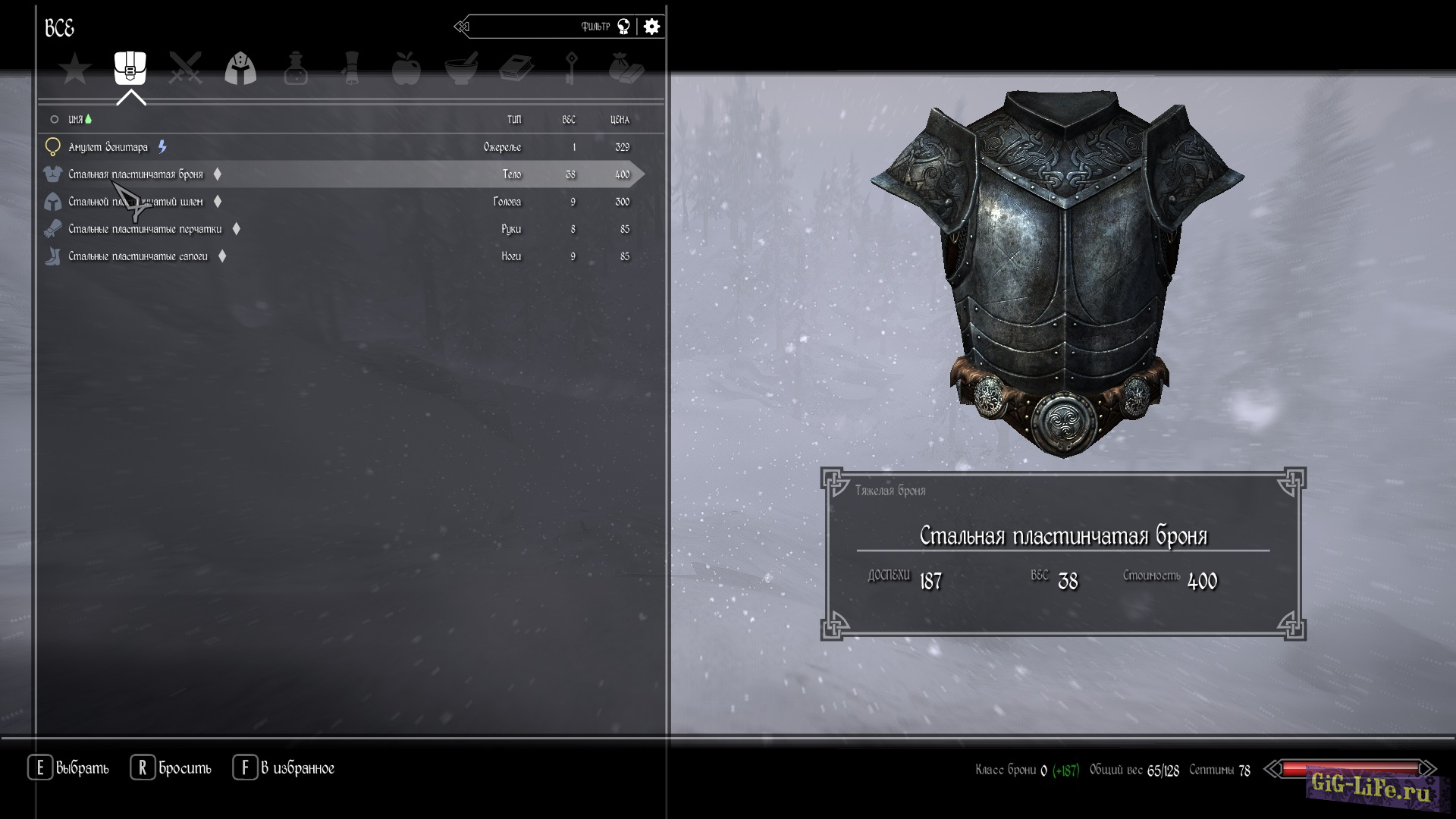This screenshot has width=1456, height=819.
Task: Open the gear settings icon
Action: (x=651, y=27)
